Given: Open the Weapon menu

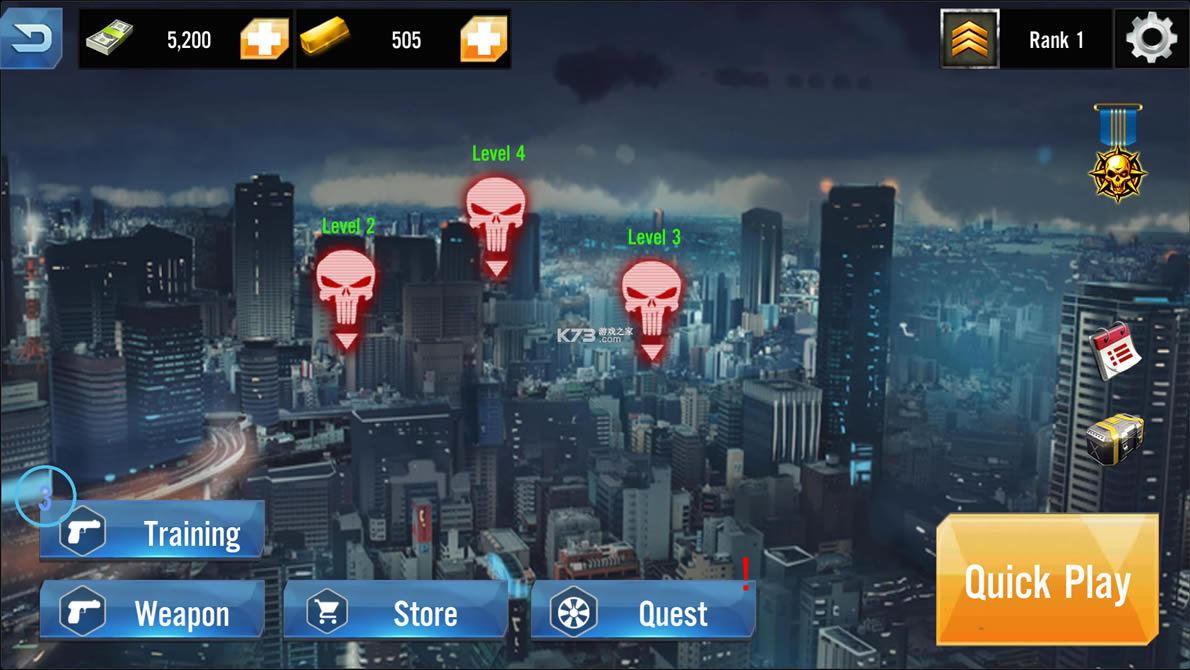Looking at the screenshot, I should click(152, 612).
